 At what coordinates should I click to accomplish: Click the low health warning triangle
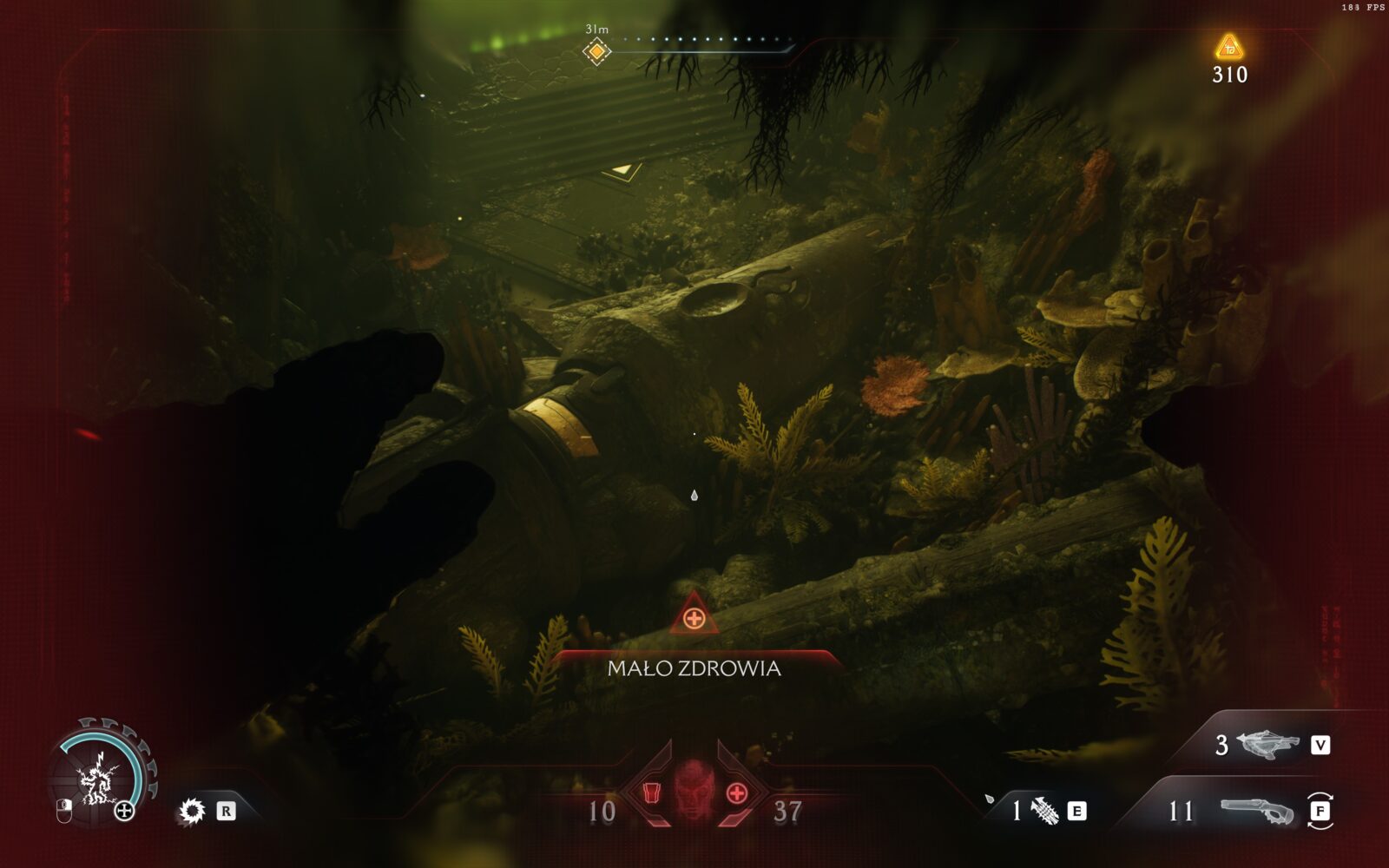point(693,615)
